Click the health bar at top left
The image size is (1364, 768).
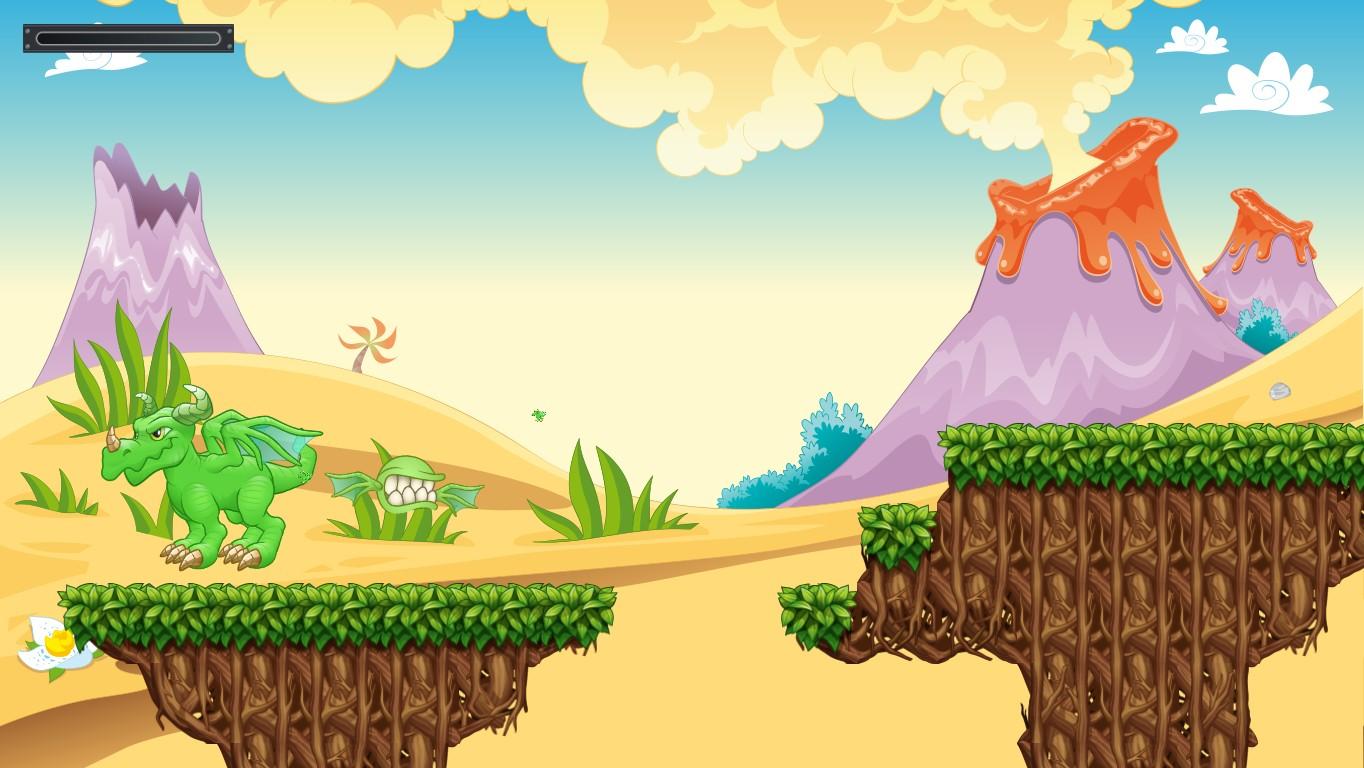click(x=128, y=38)
